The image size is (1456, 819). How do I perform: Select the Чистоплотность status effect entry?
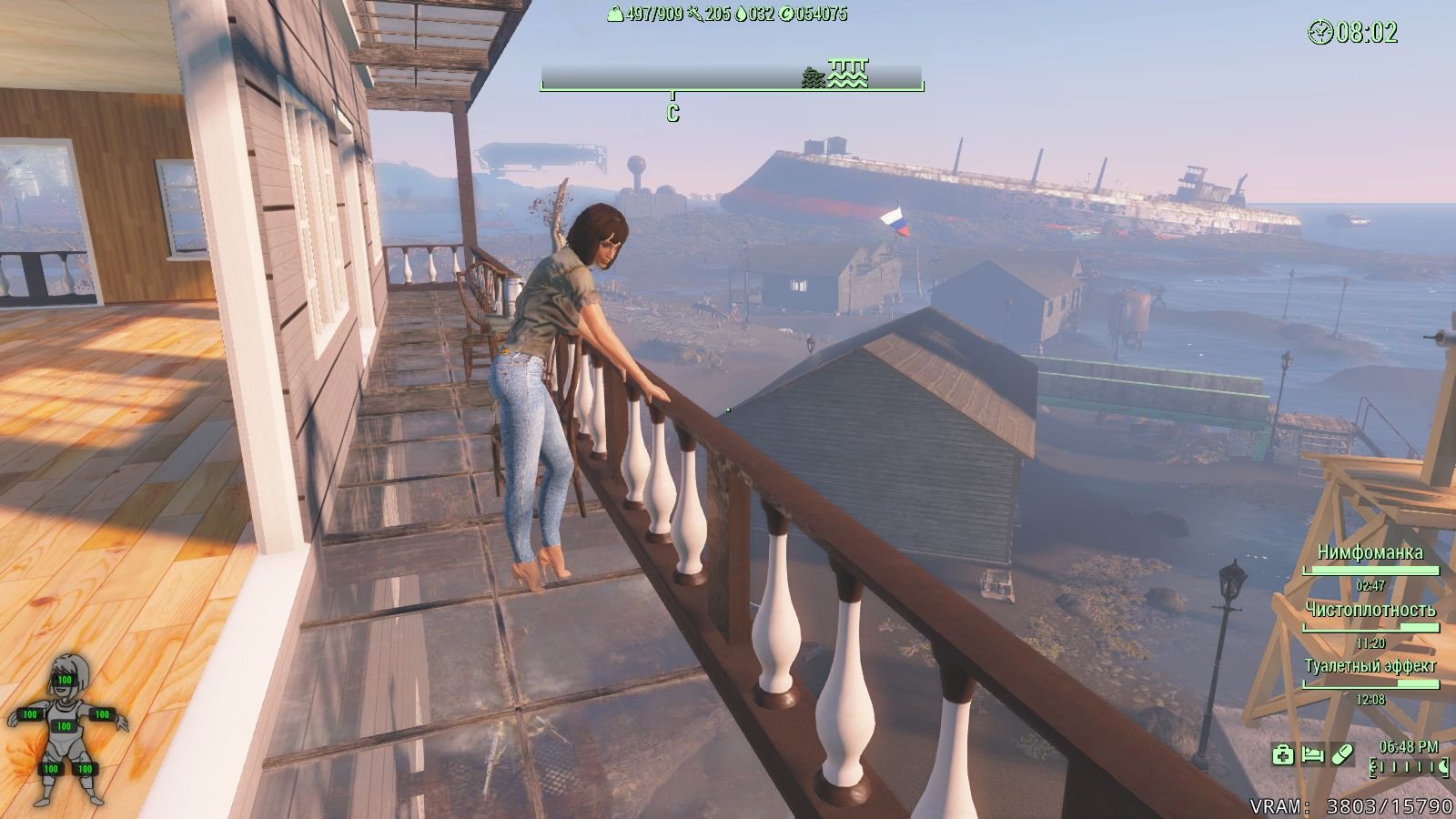click(x=1370, y=610)
